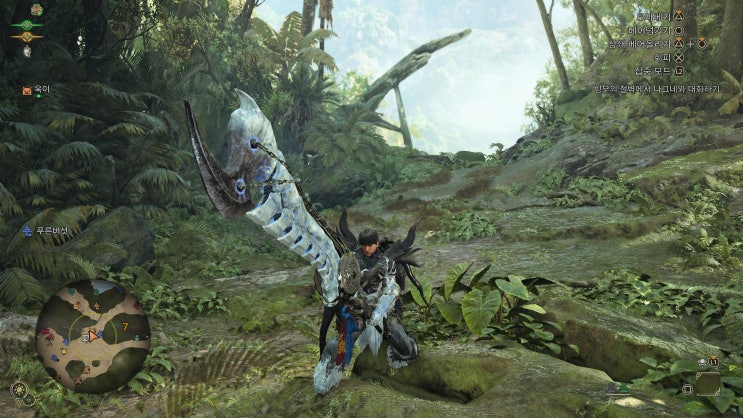
Task: Click the green health gauge emblem
Action: coord(27,24)
